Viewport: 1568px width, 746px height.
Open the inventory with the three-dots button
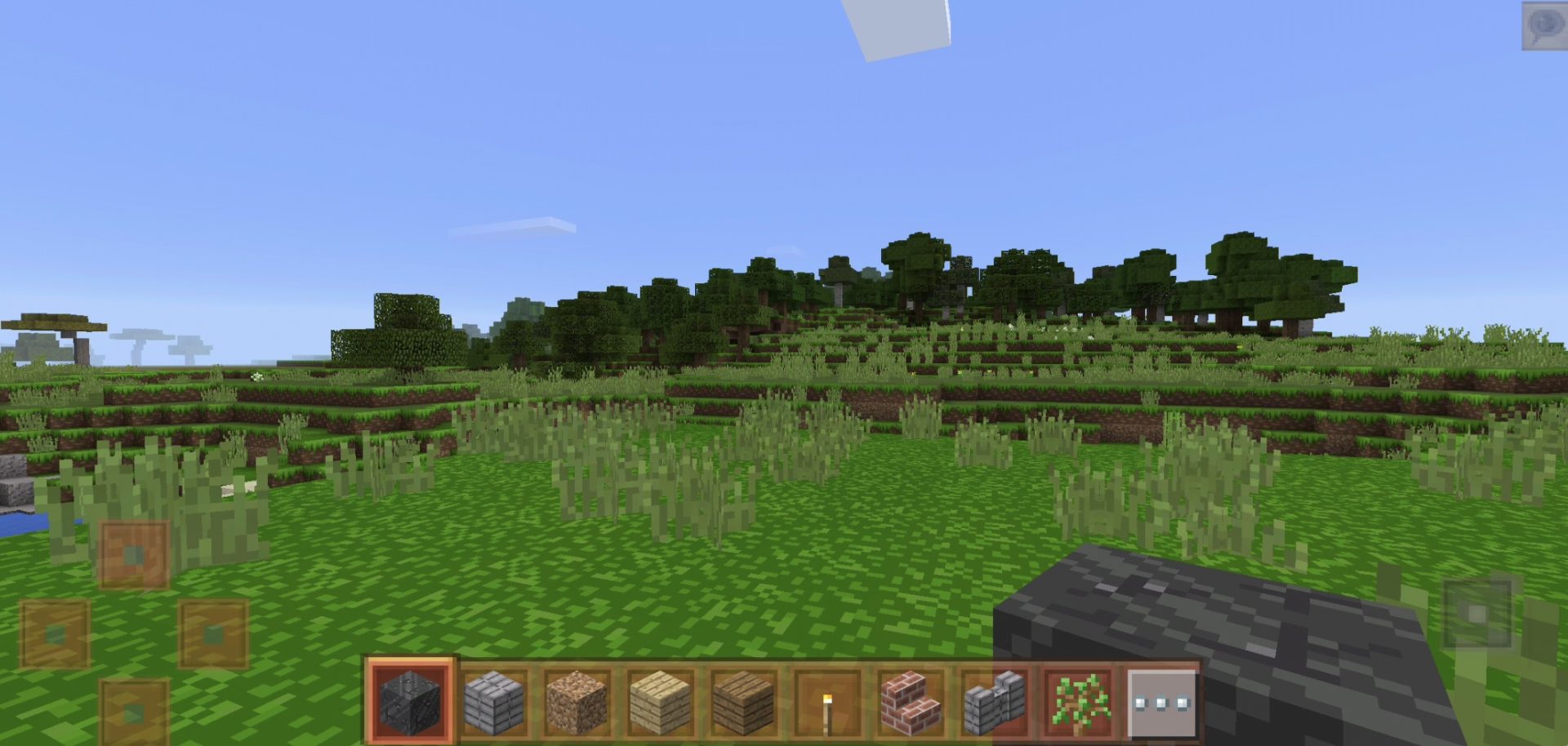click(1162, 702)
